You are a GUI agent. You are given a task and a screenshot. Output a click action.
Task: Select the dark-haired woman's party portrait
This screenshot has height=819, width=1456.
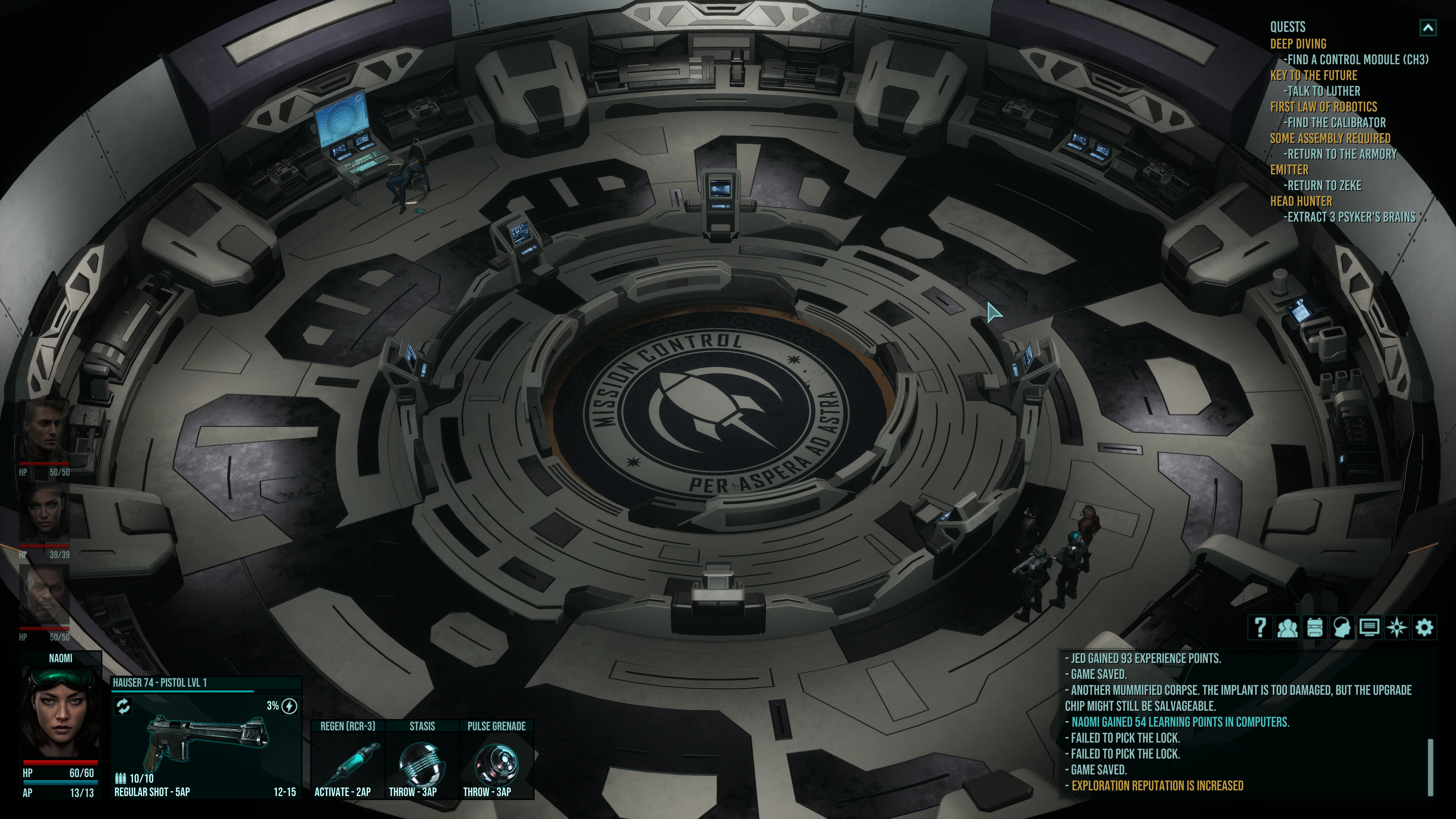click(45, 514)
